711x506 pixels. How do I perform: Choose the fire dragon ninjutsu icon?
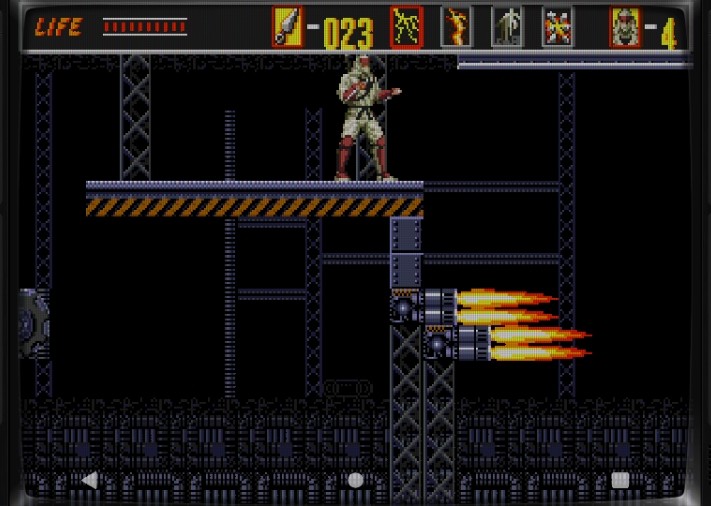coord(456,27)
